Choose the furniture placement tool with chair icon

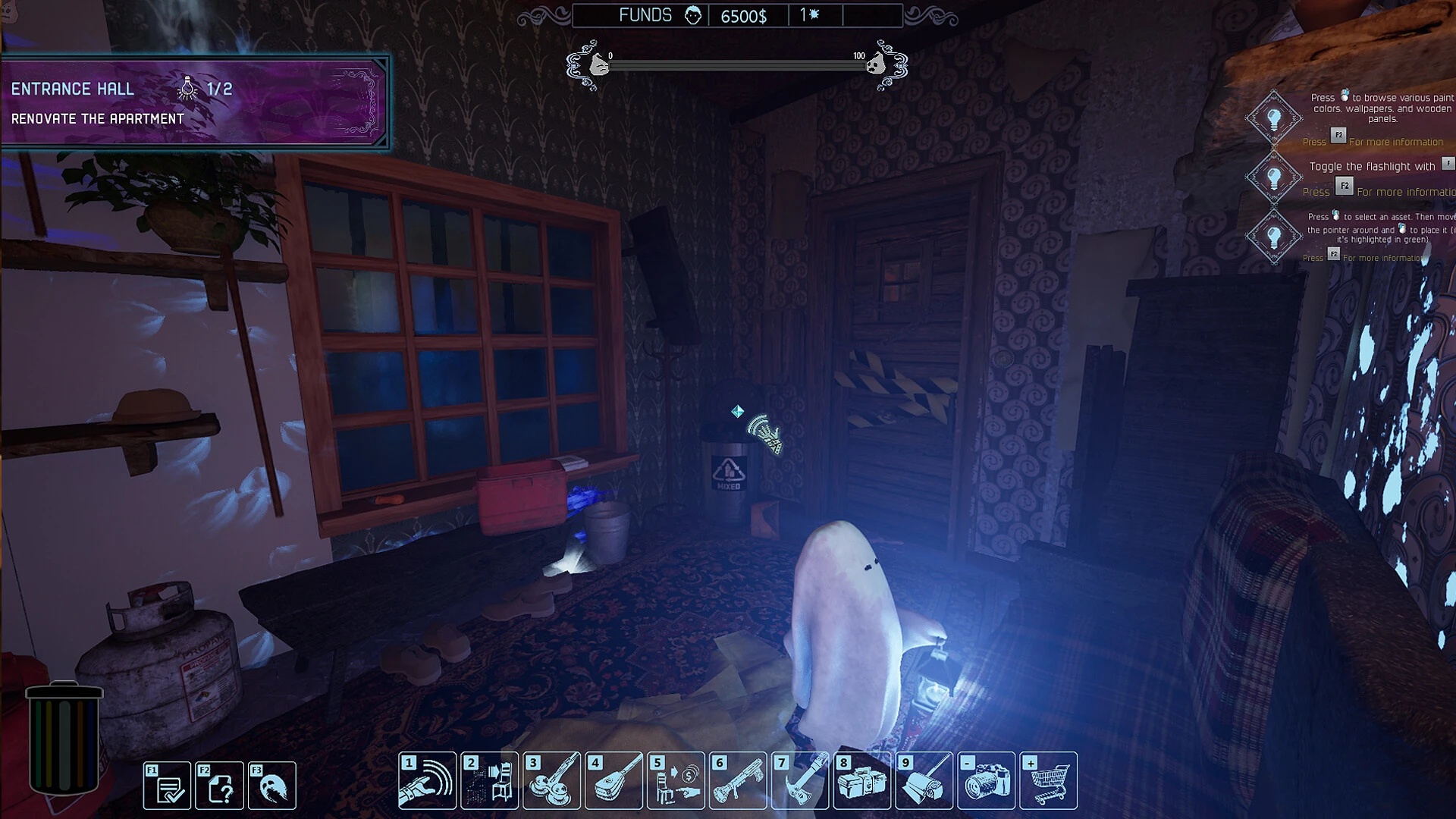(x=490, y=781)
